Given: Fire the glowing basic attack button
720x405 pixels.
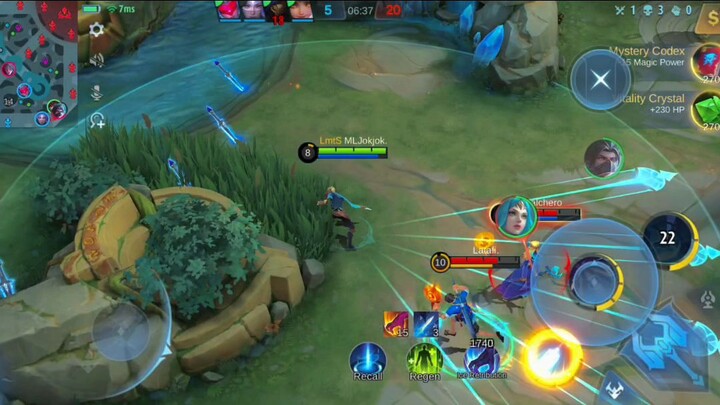Looking at the screenshot, I should coord(551,357).
